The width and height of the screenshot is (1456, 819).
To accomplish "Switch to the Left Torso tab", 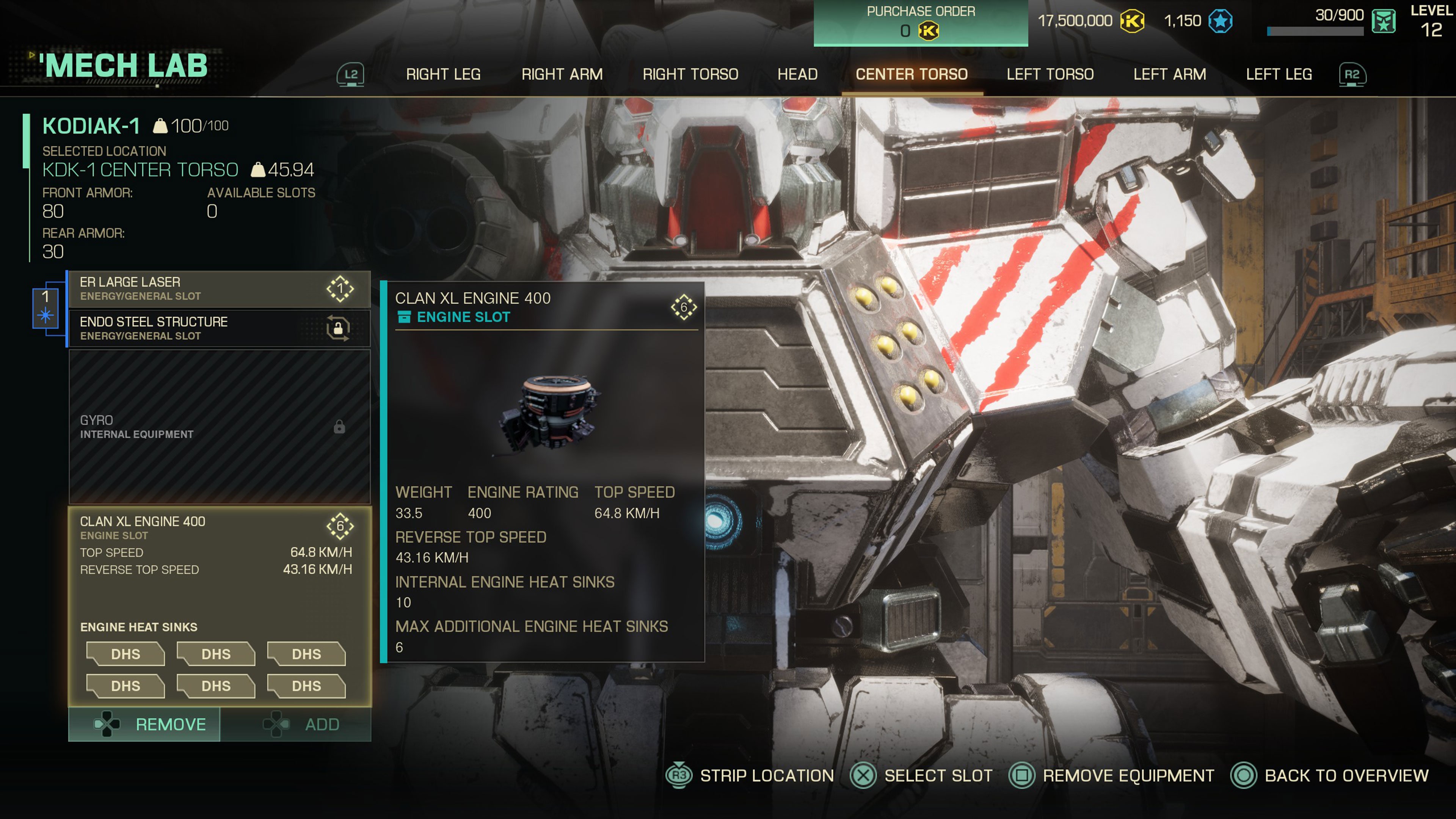I will [1050, 74].
